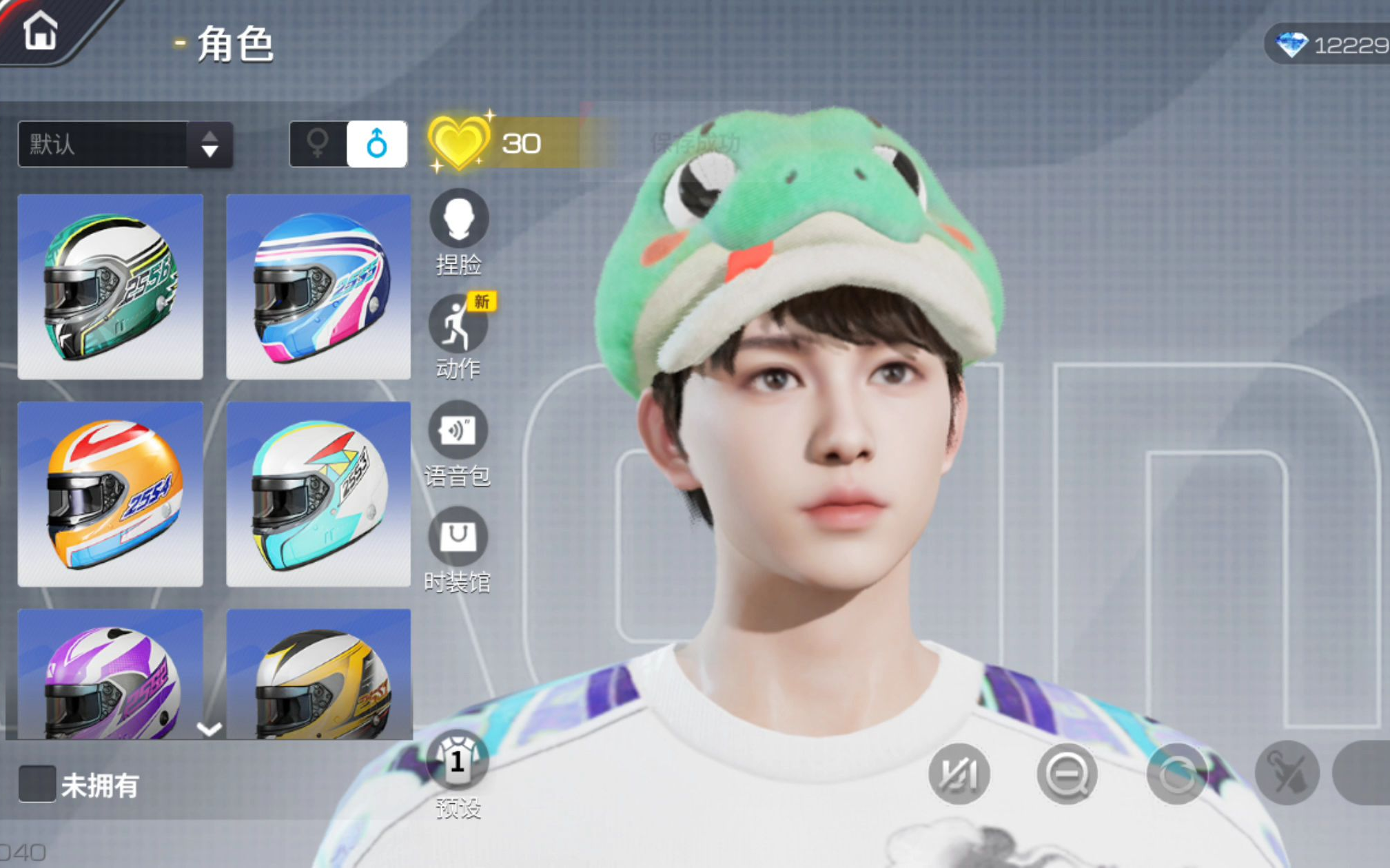Viewport: 1390px width, 868px height.
Task: Choose the purple helmet
Action: [x=110, y=675]
